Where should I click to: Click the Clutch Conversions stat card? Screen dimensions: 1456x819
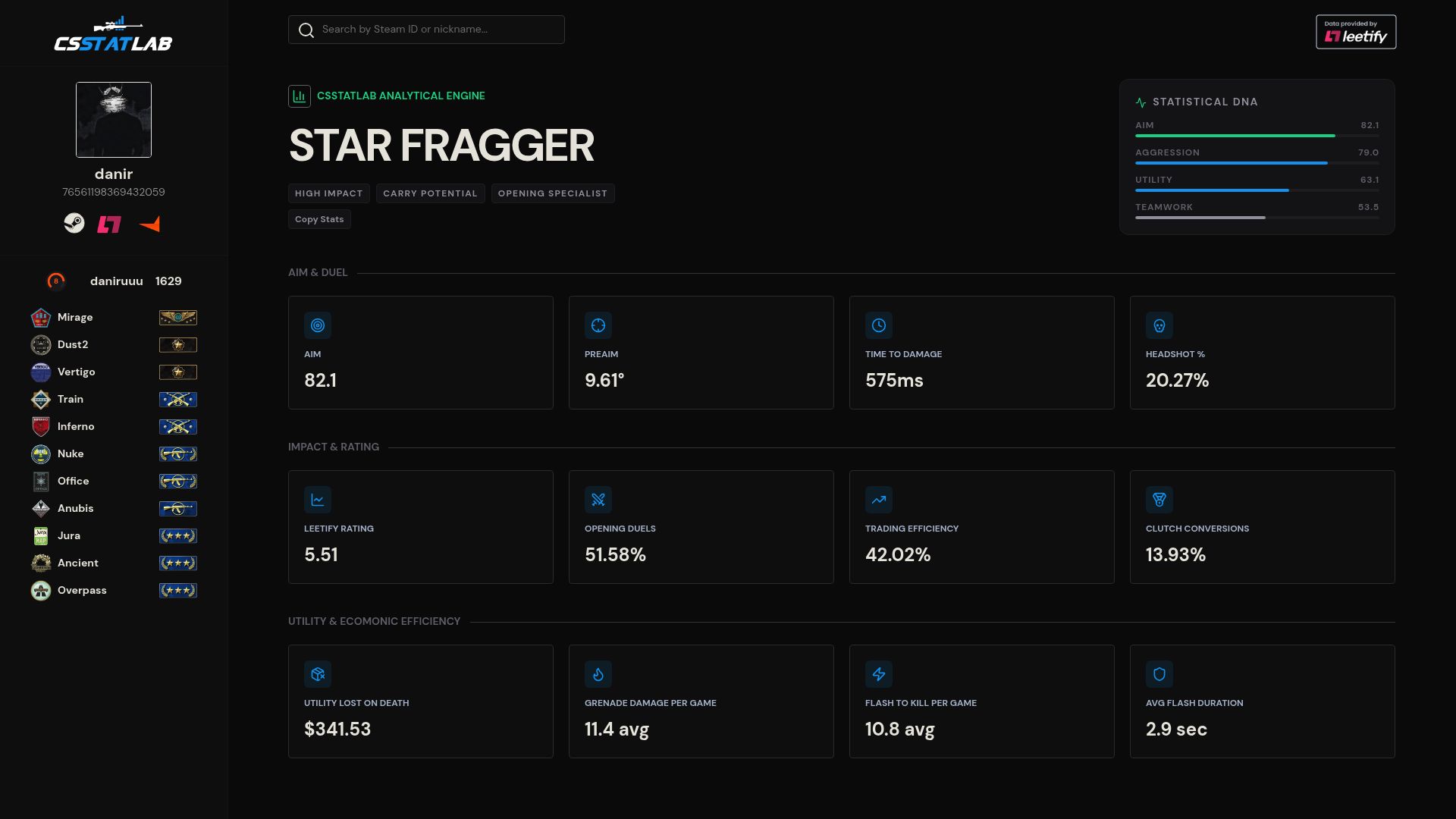[x=1262, y=527]
